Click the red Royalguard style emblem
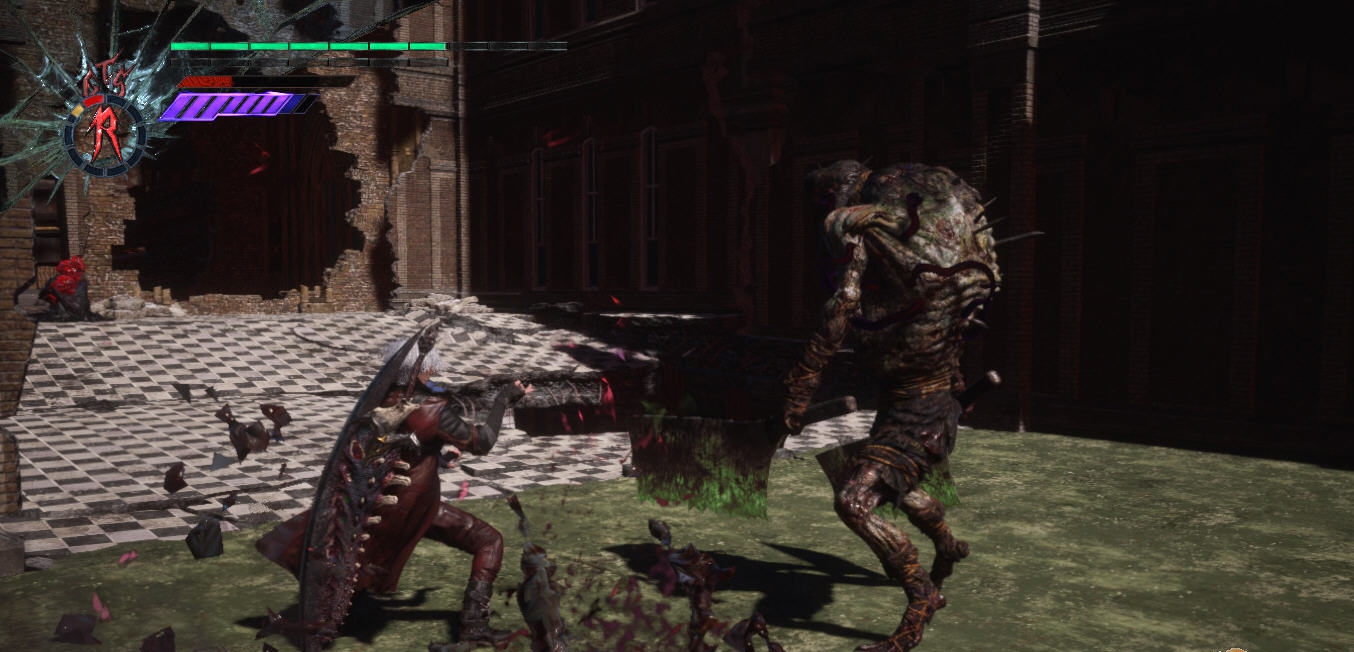This screenshot has width=1354, height=652. tap(105, 135)
